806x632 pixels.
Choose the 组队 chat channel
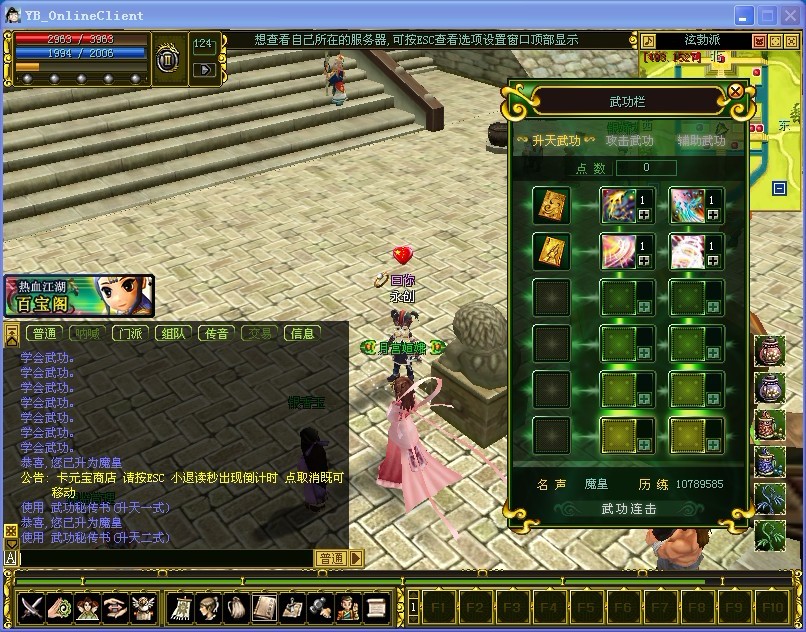(174, 333)
